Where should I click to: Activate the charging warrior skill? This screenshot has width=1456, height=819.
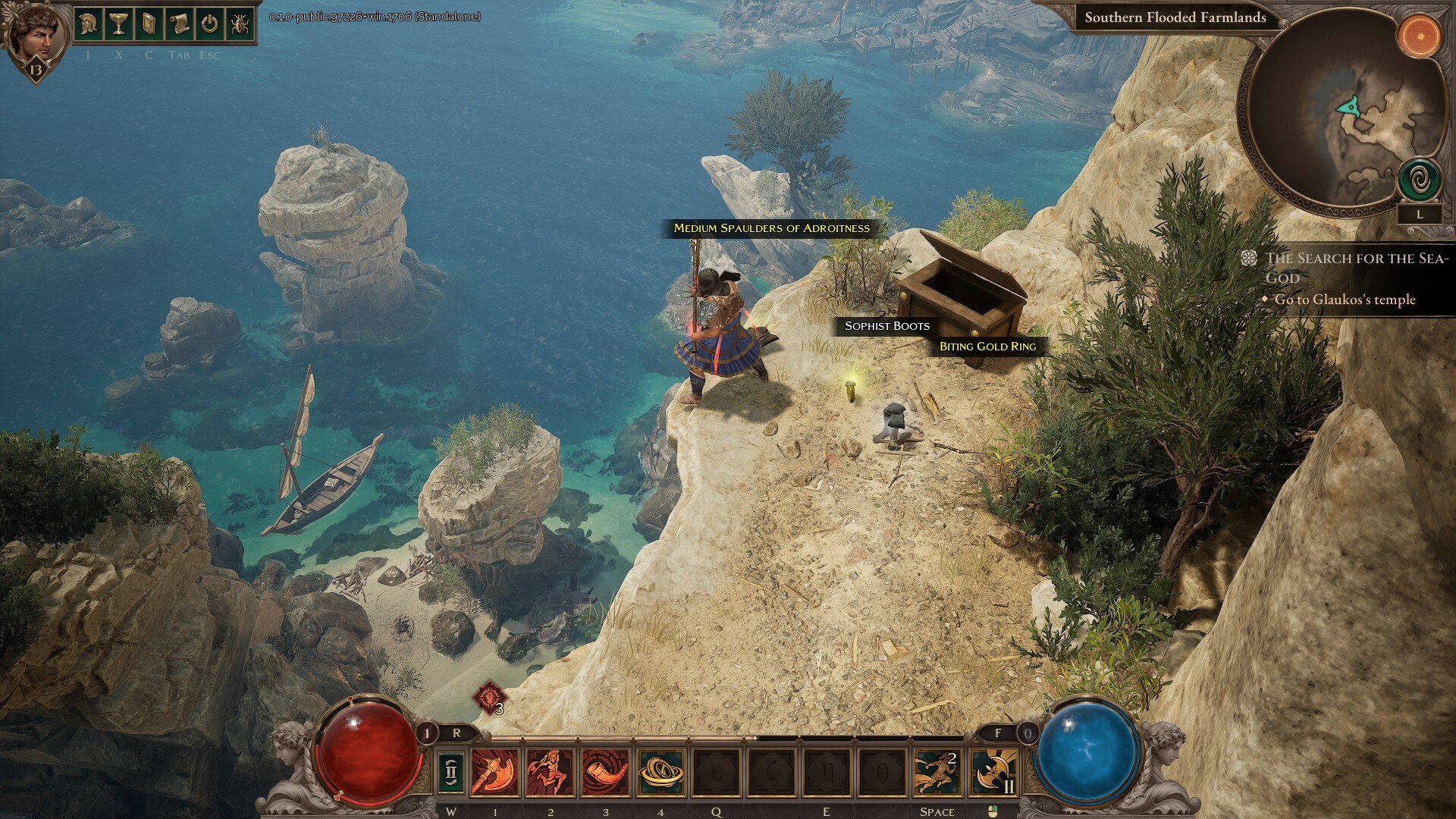pos(550,772)
